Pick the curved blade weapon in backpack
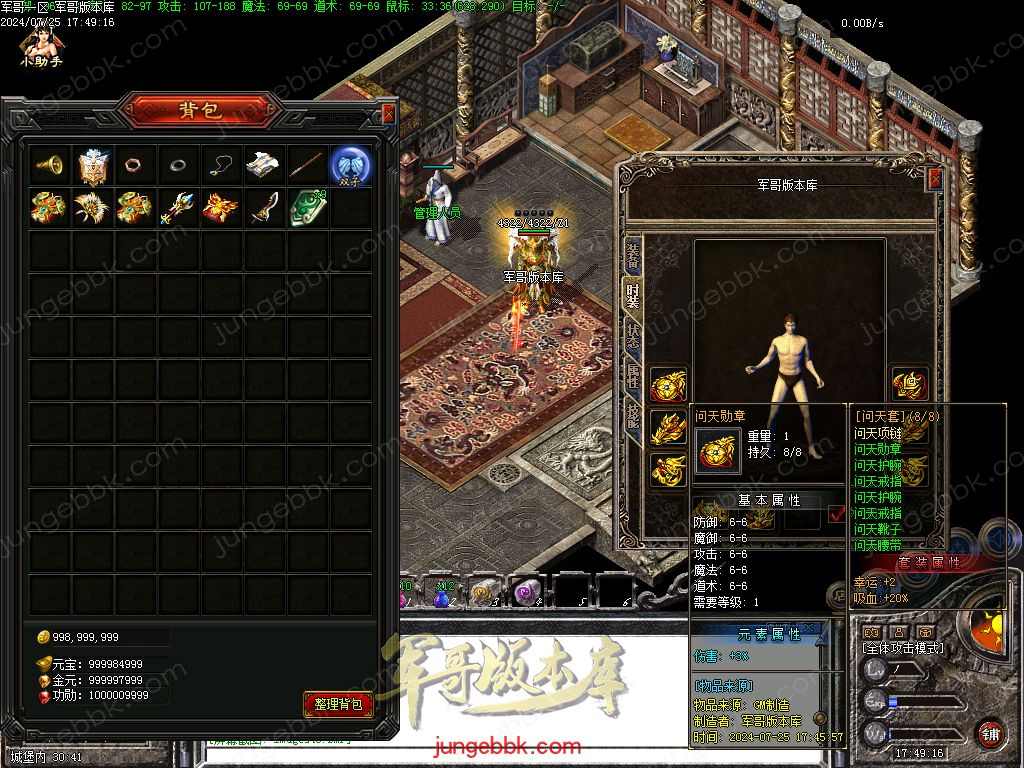1024x768 pixels. [264, 207]
